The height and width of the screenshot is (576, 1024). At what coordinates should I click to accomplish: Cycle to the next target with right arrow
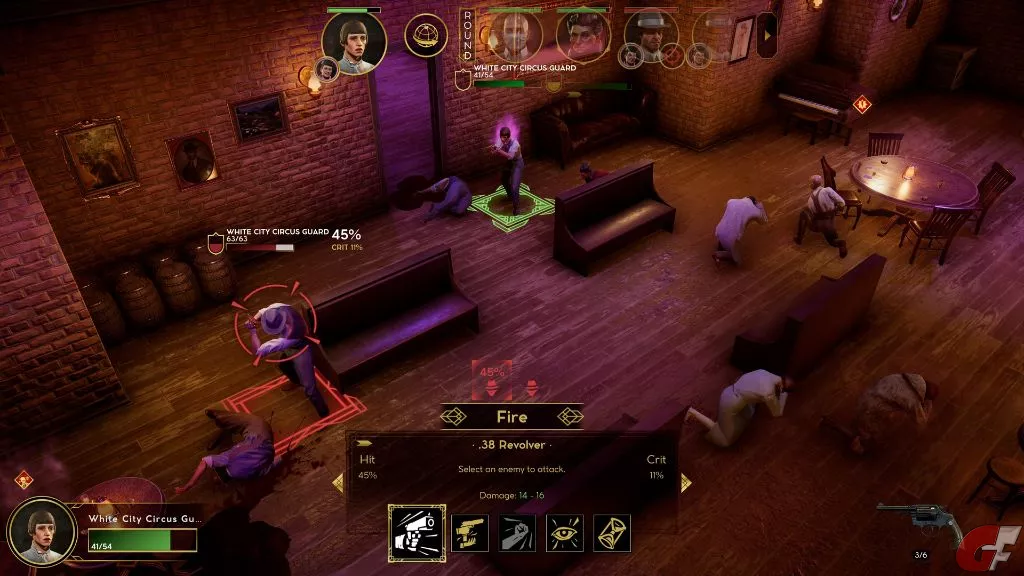pyautogui.click(x=685, y=482)
